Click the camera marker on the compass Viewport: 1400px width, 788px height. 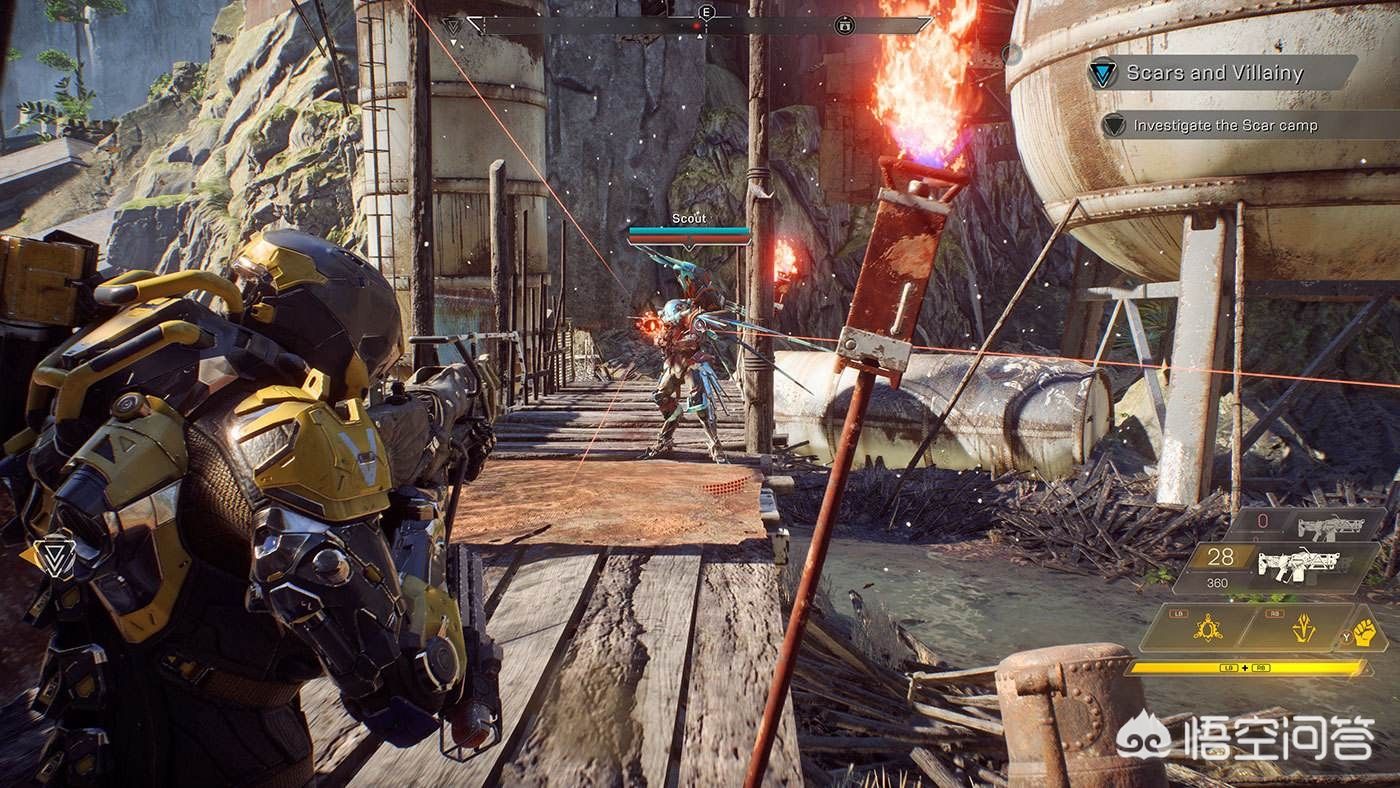click(846, 23)
